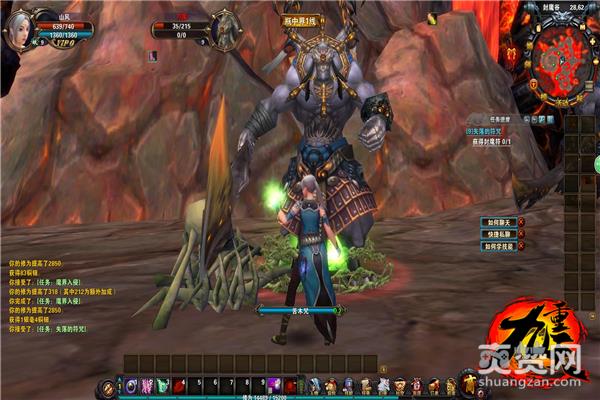Viewport: 600px width, 400px height.
Task: Select the 麻中界1线 server line label
Action: tap(300, 20)
